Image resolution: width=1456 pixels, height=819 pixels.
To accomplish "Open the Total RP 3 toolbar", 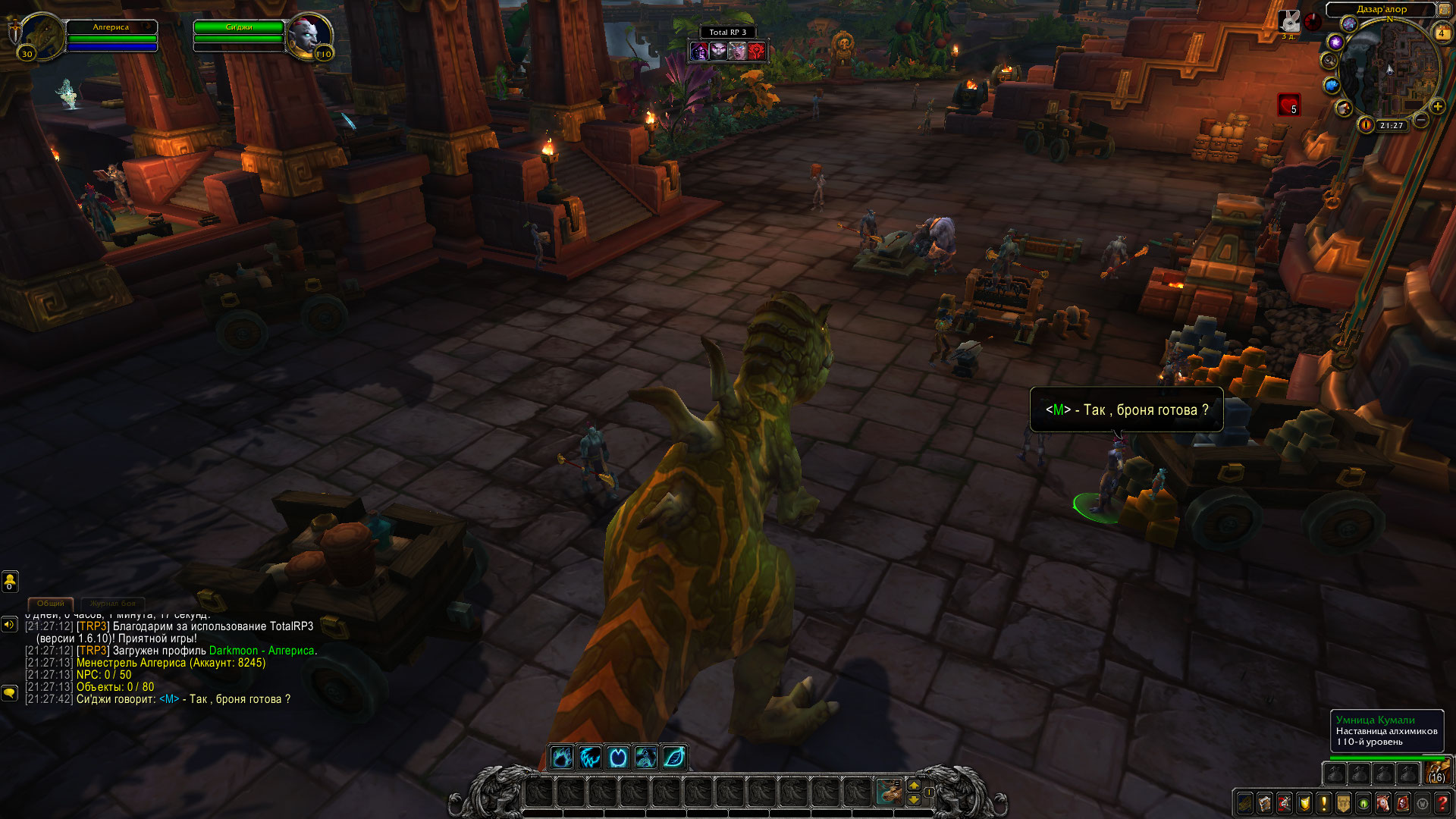I will [x=727, y=32].
